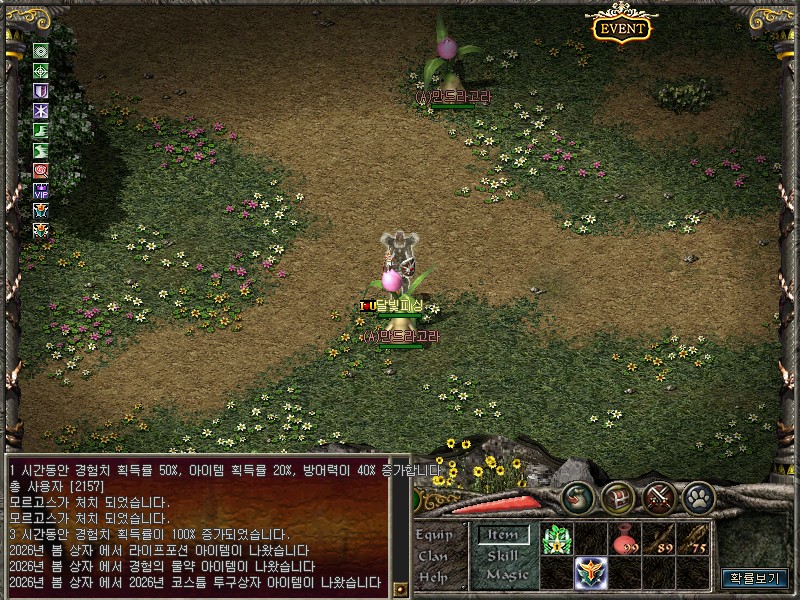
Task: Switch to the Skill tab
Action: click(502, 556)
